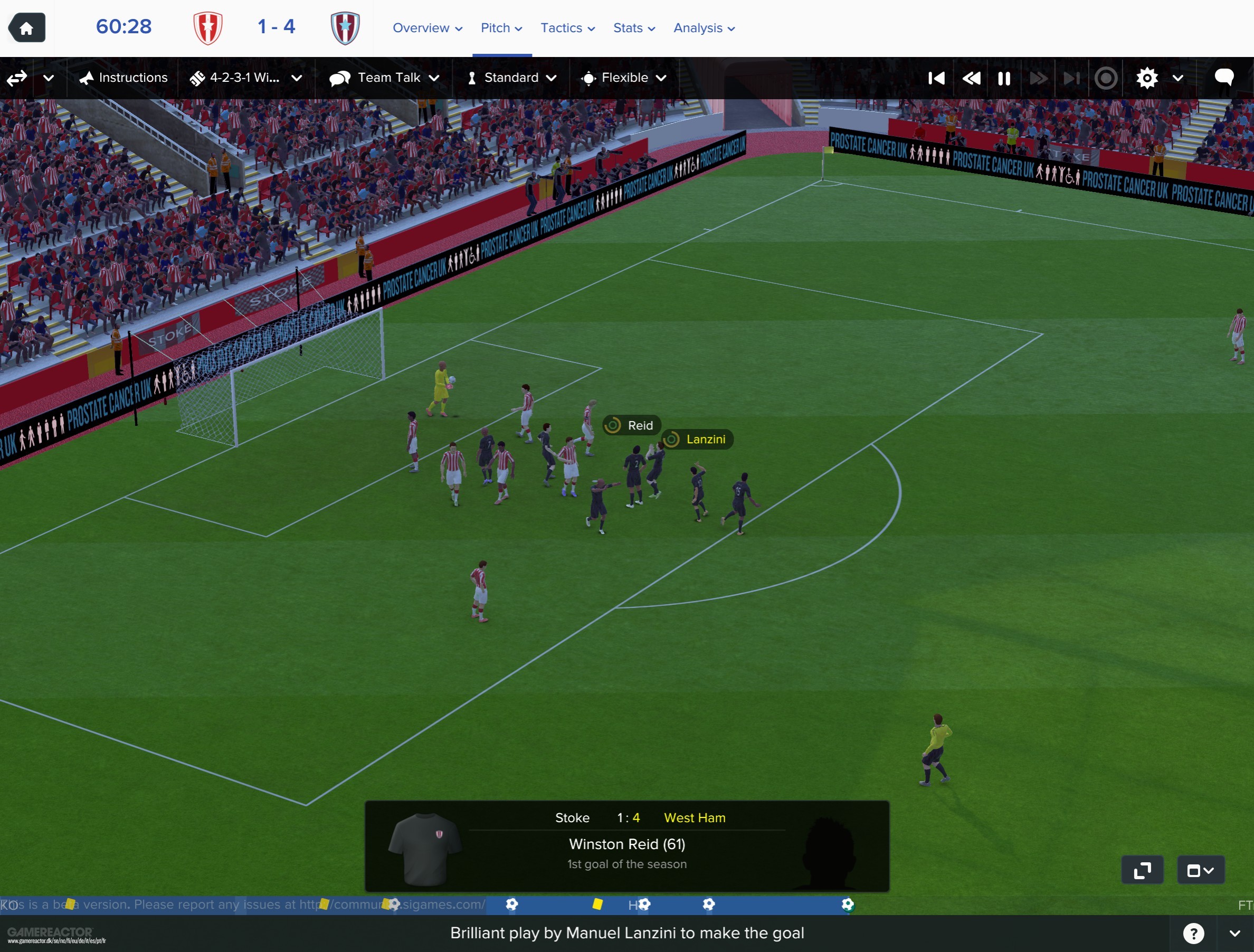
Task: Fast forward the match
Action: [1038, 78]
